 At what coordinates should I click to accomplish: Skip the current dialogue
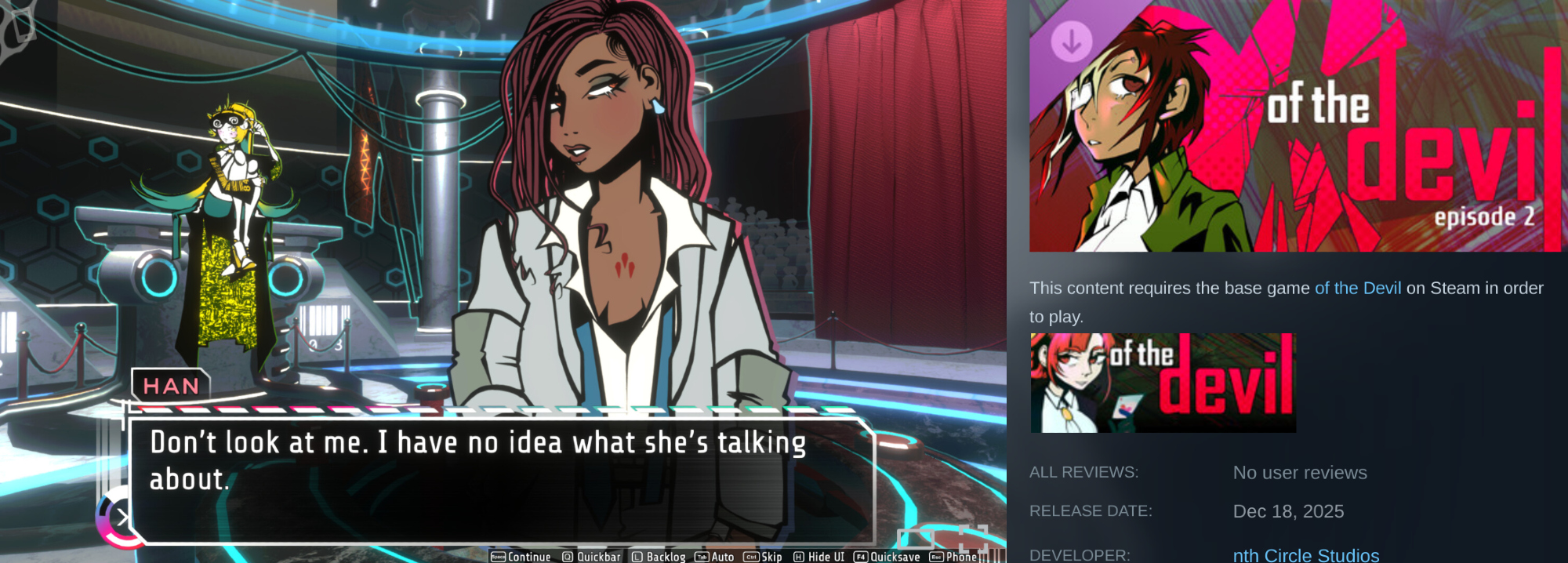pyautogui.click(x=763, y=557)
